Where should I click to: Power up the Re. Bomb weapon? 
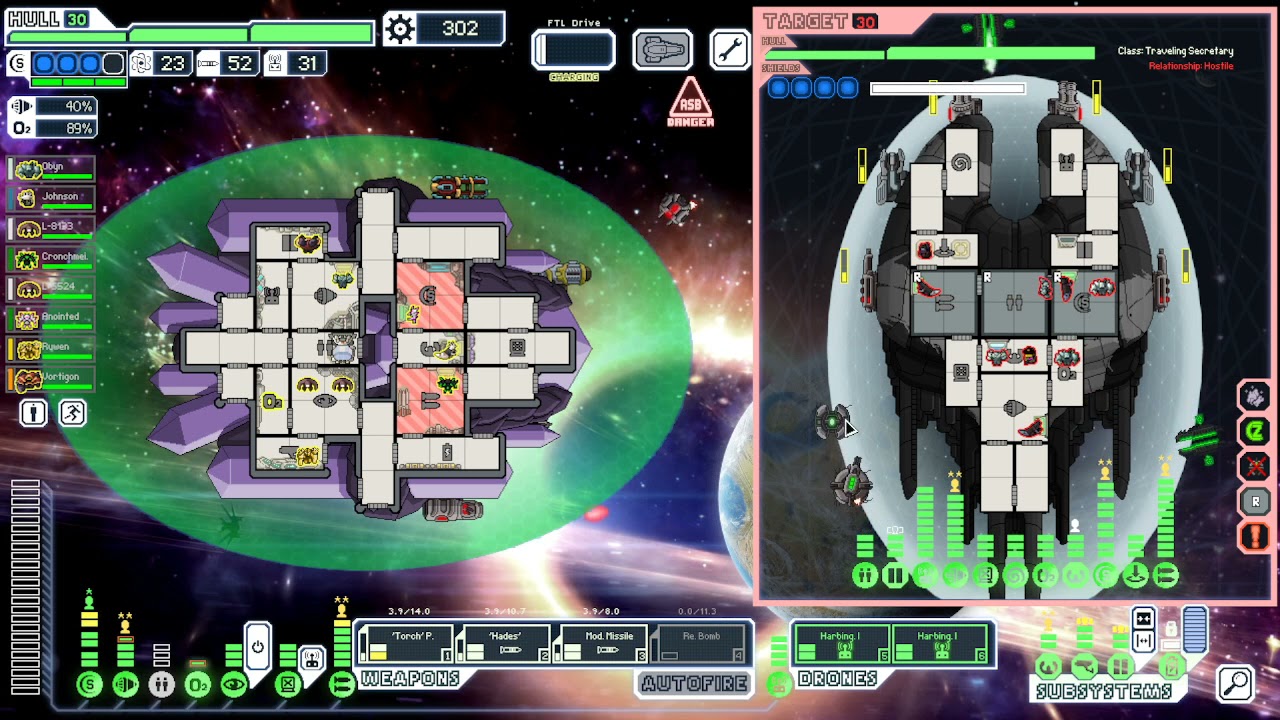click(x=699, y=644)
